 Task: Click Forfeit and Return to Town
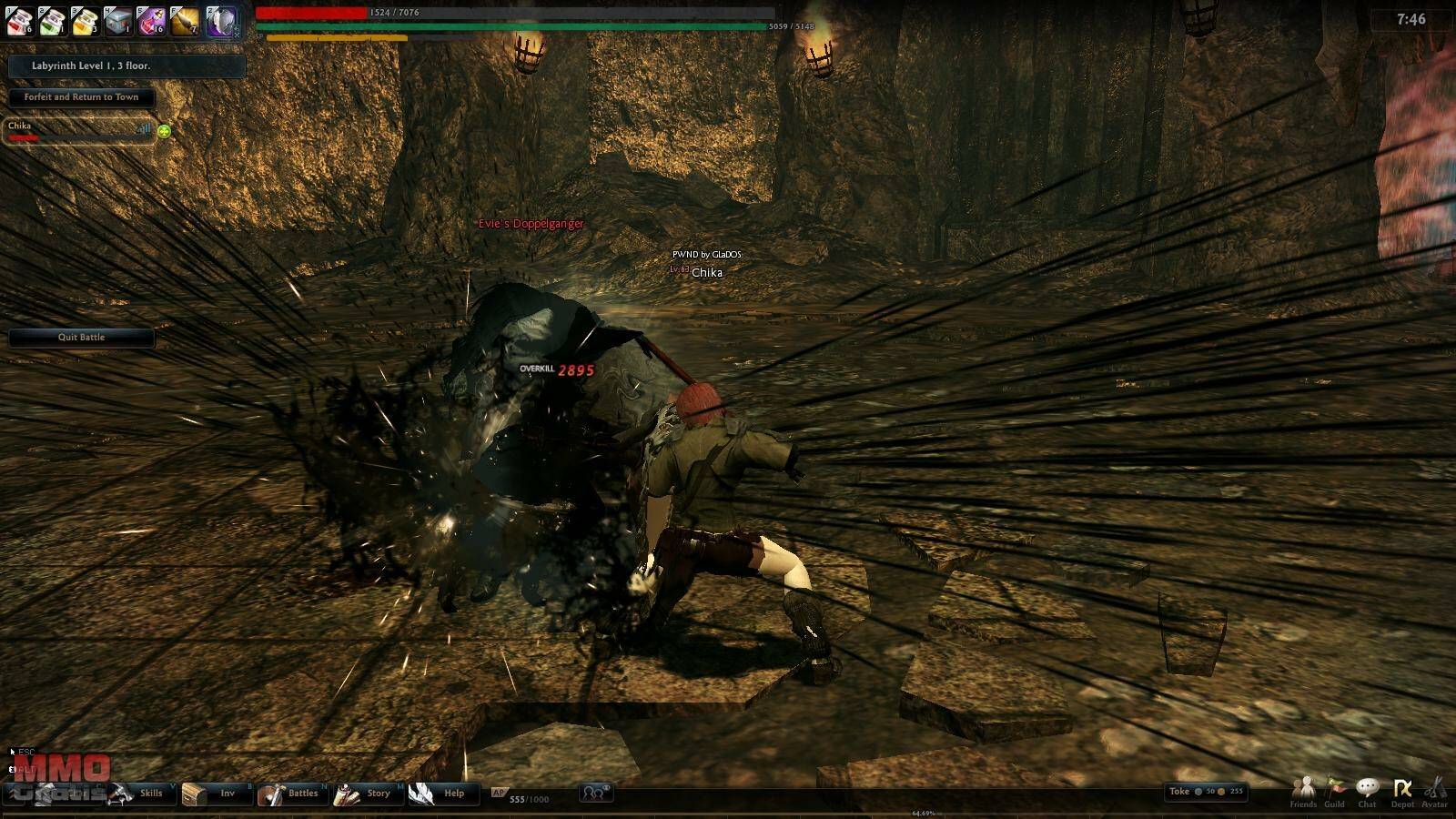tap(81, 97)
